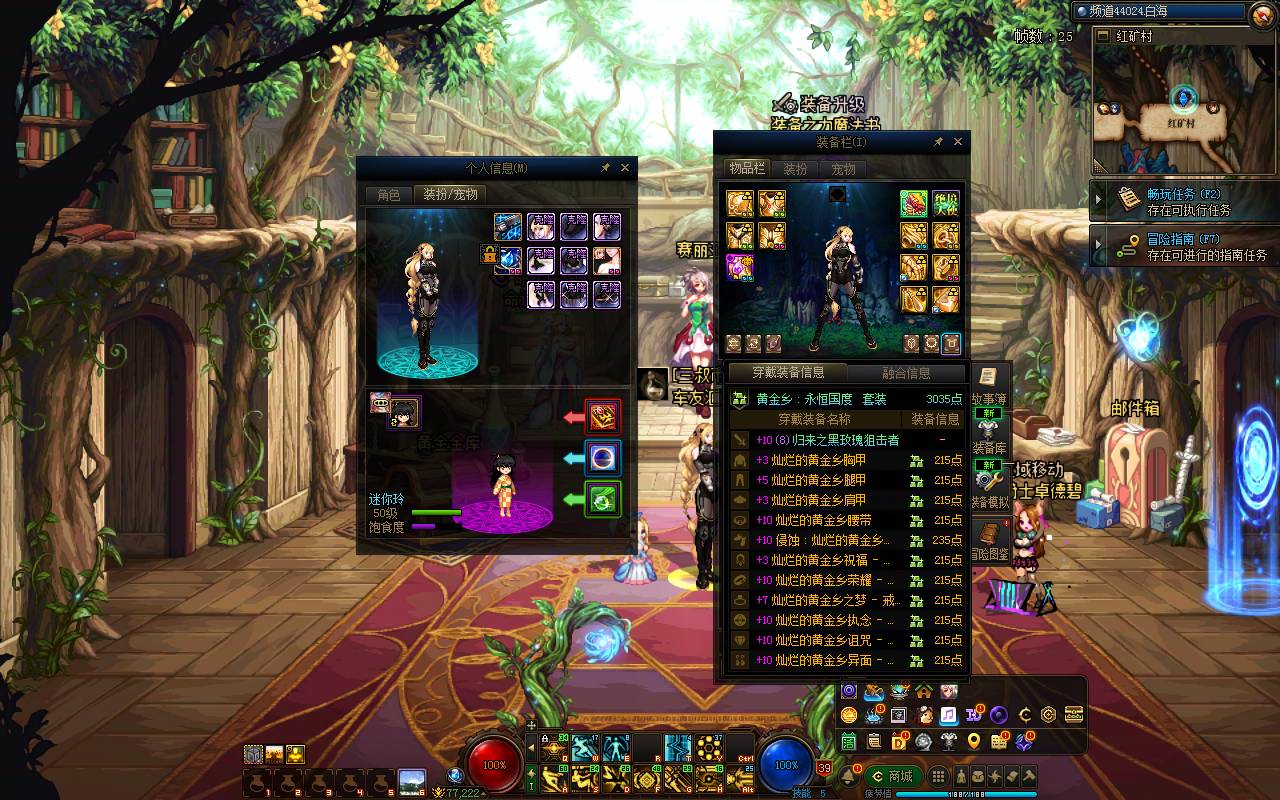Open the 装扮 tab in equipment panel
The height and width of the screenshot is (800, 1280).
795,169
